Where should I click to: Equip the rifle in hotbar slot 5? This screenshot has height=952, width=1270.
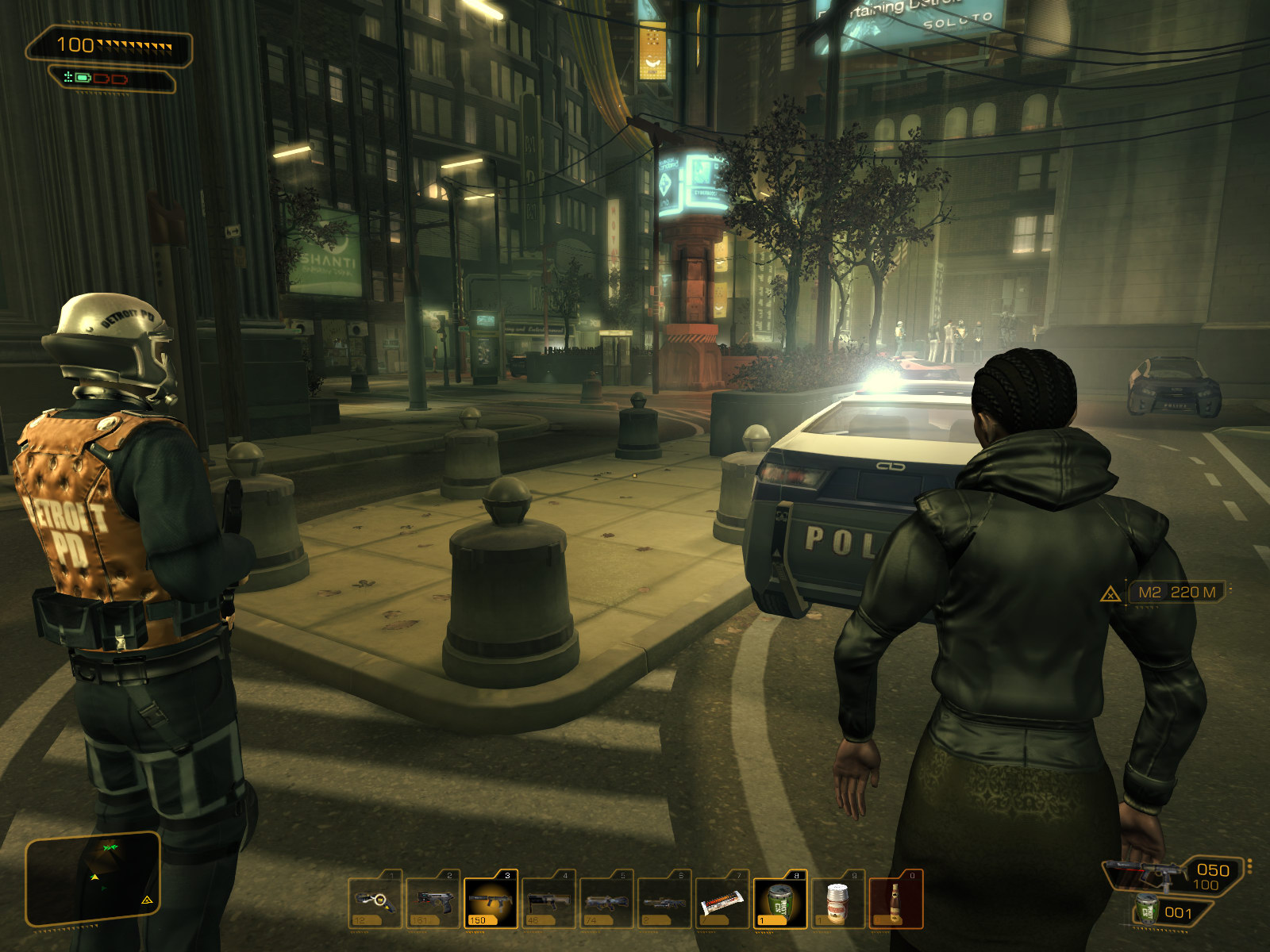pyautogui.click(x=606, y=901)
